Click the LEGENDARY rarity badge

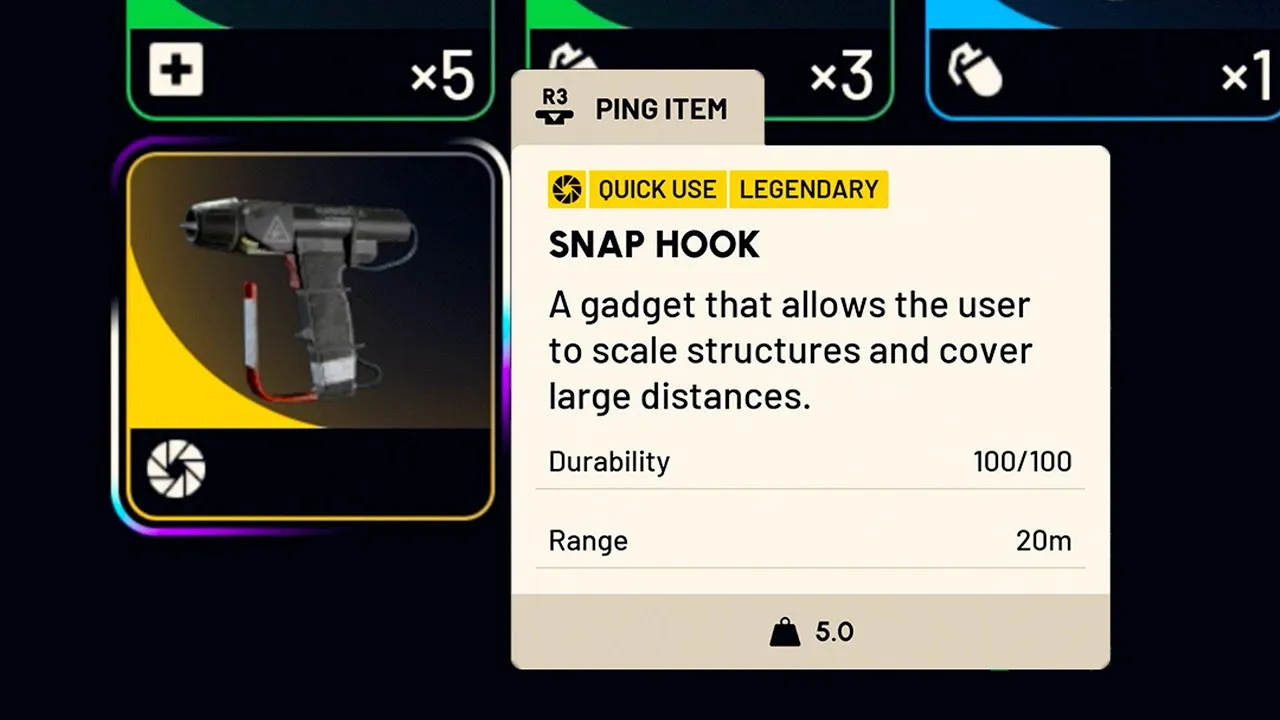pyautogui.click(x=808, y=189)
